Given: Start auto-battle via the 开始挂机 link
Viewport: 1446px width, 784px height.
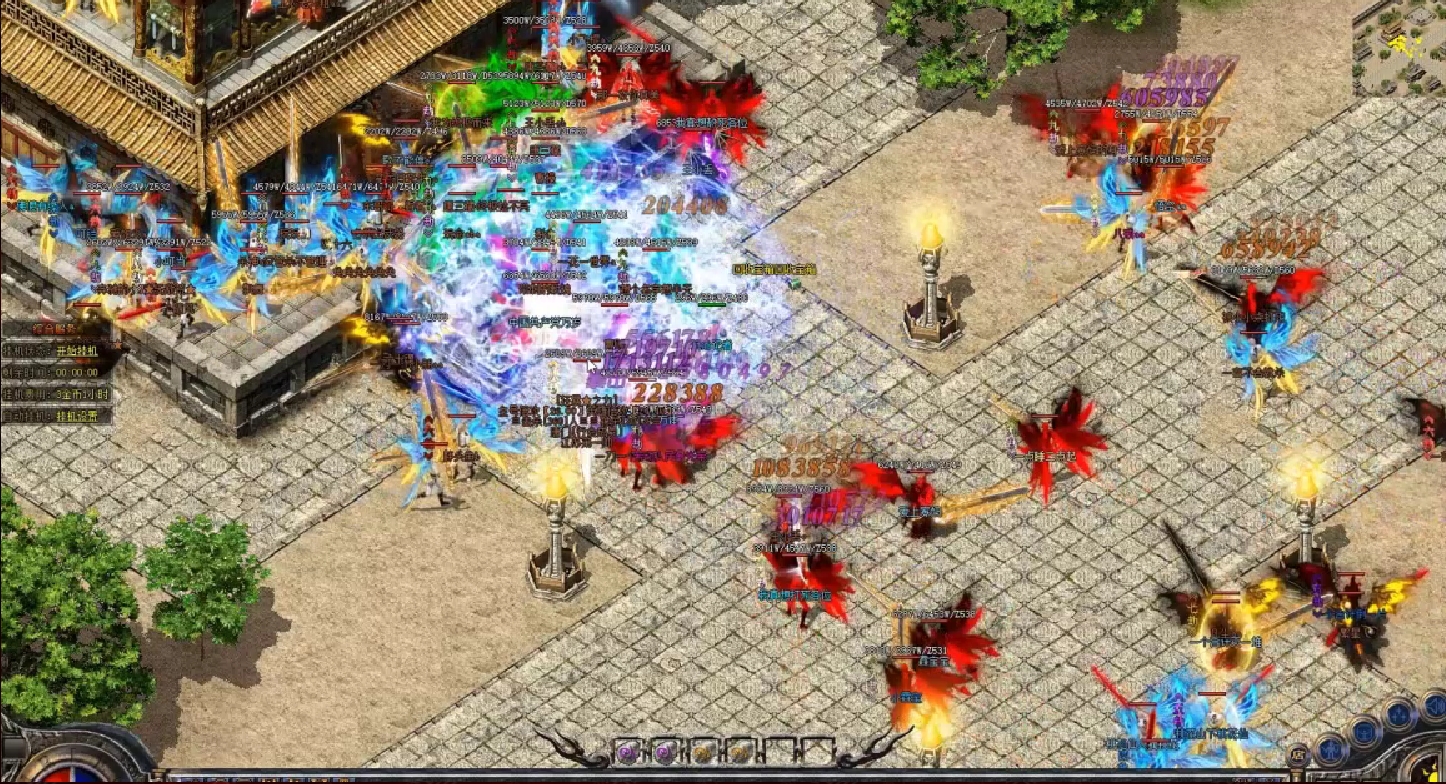Looking at the screenshot, I should pos(77,351).
